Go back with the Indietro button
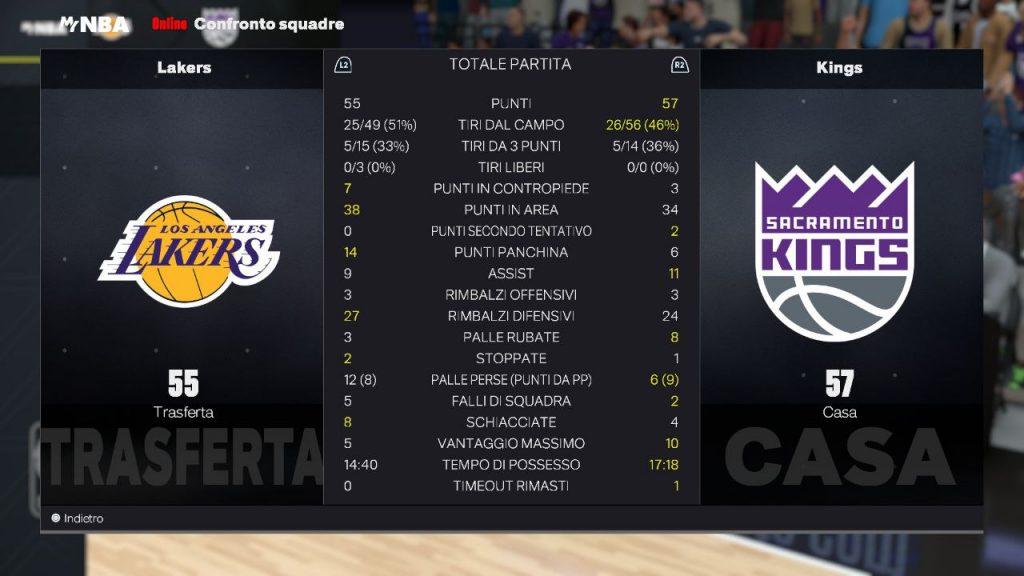This screenshot has height=576, width=1024. pyautogui.click(x=78, y=519)
